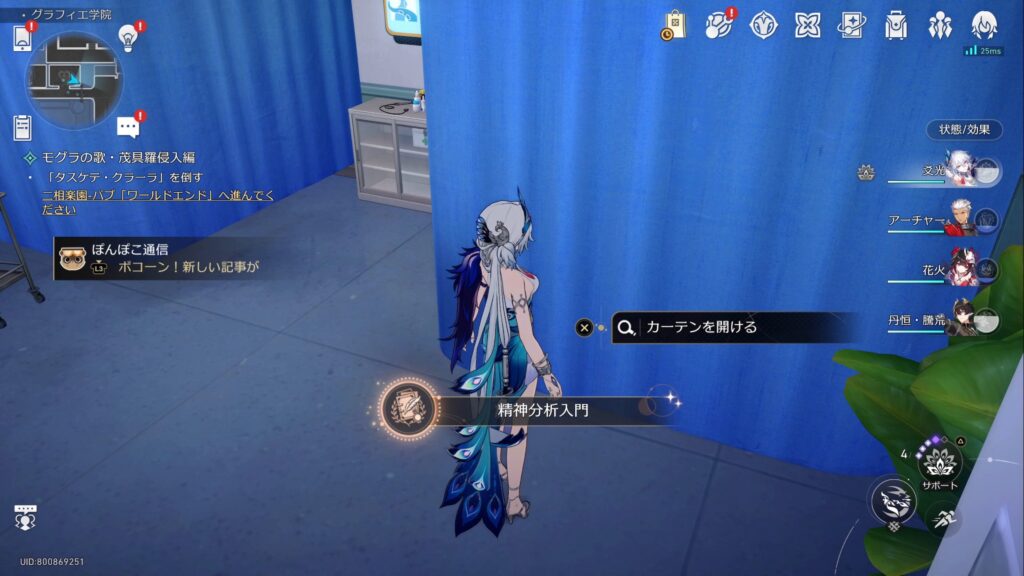
Task: Open the 状態/効果 status panel
Action: 964,130
